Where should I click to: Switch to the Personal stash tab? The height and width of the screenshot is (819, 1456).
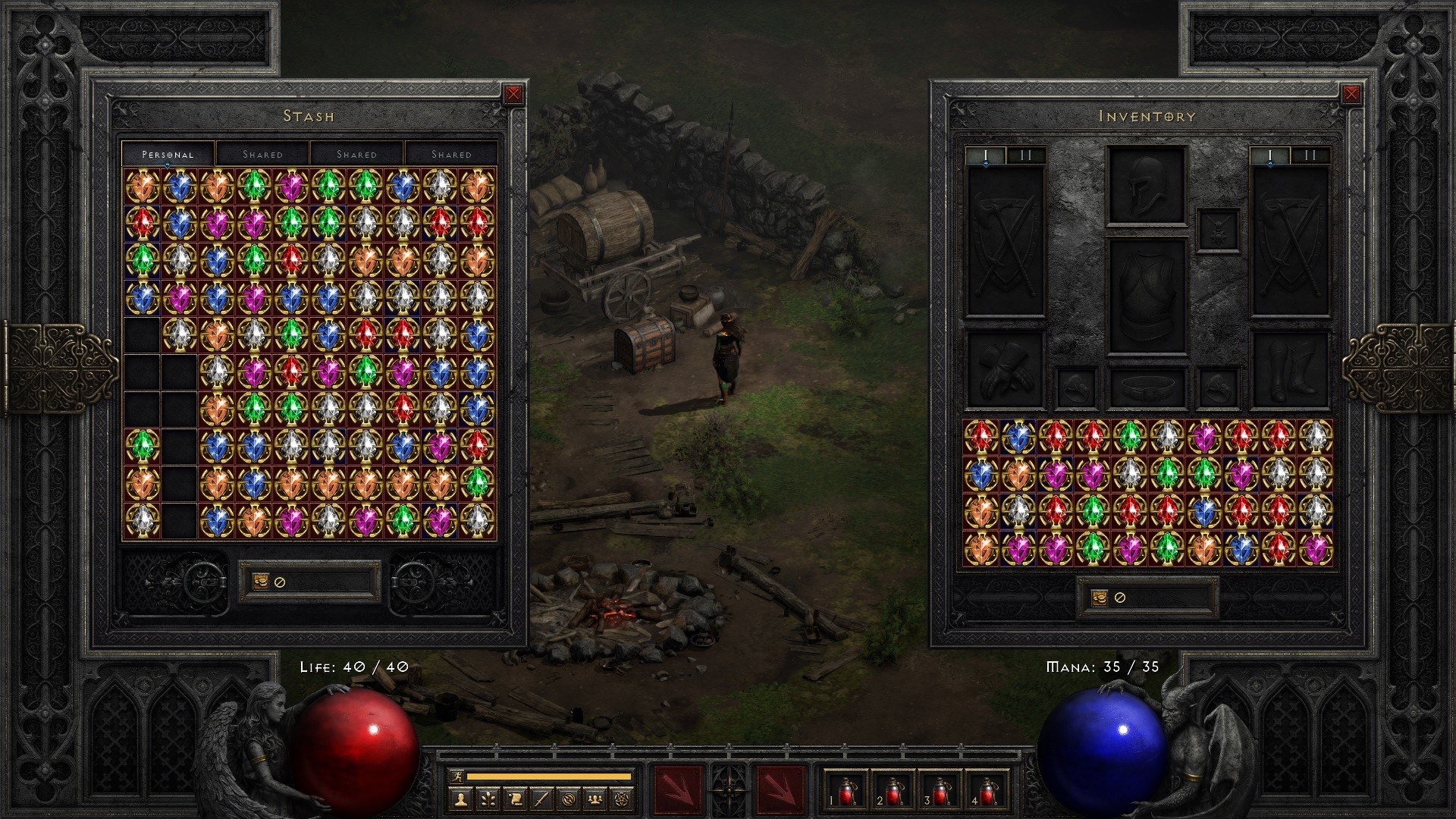168,153
